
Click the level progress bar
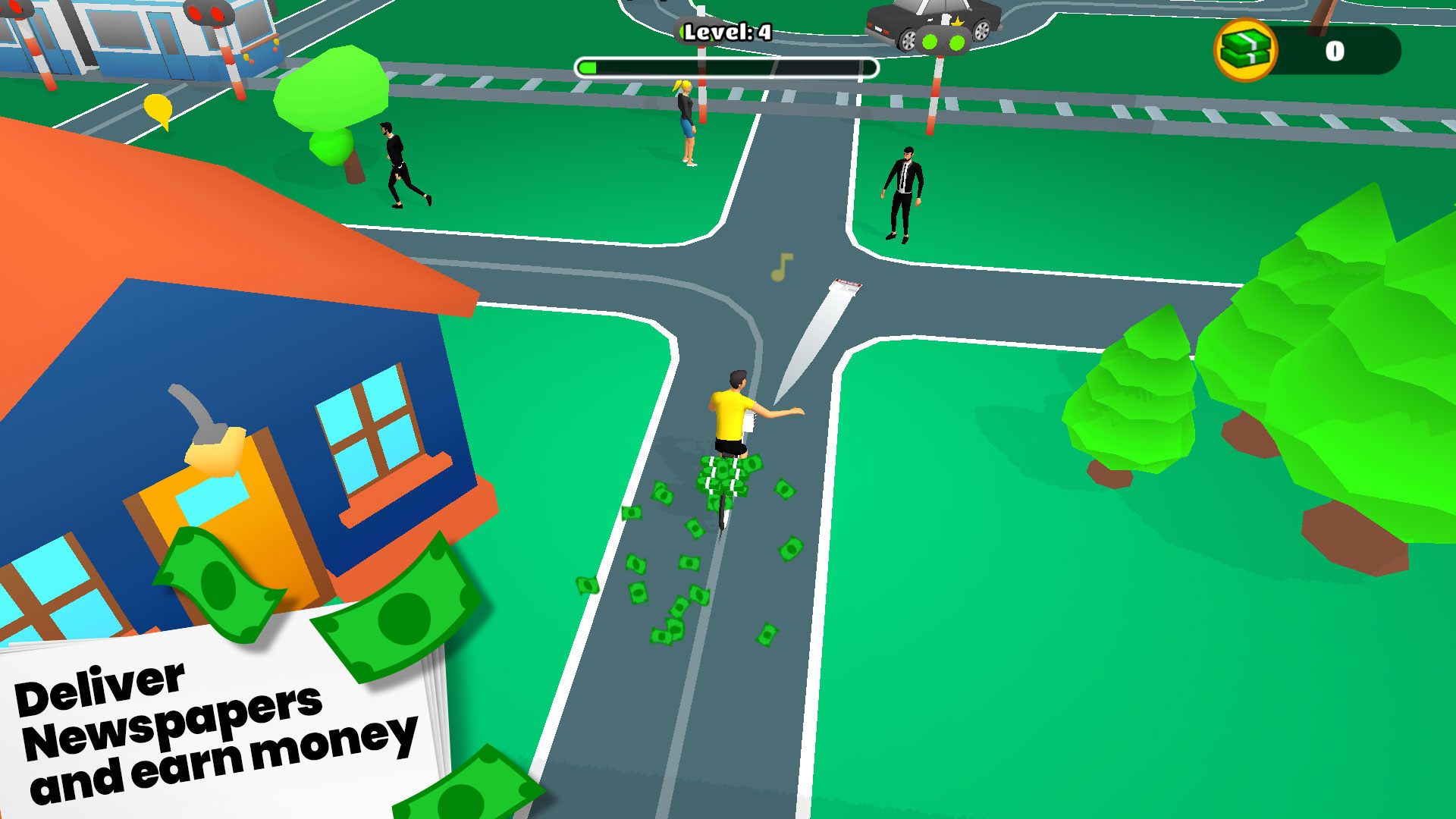726,67
